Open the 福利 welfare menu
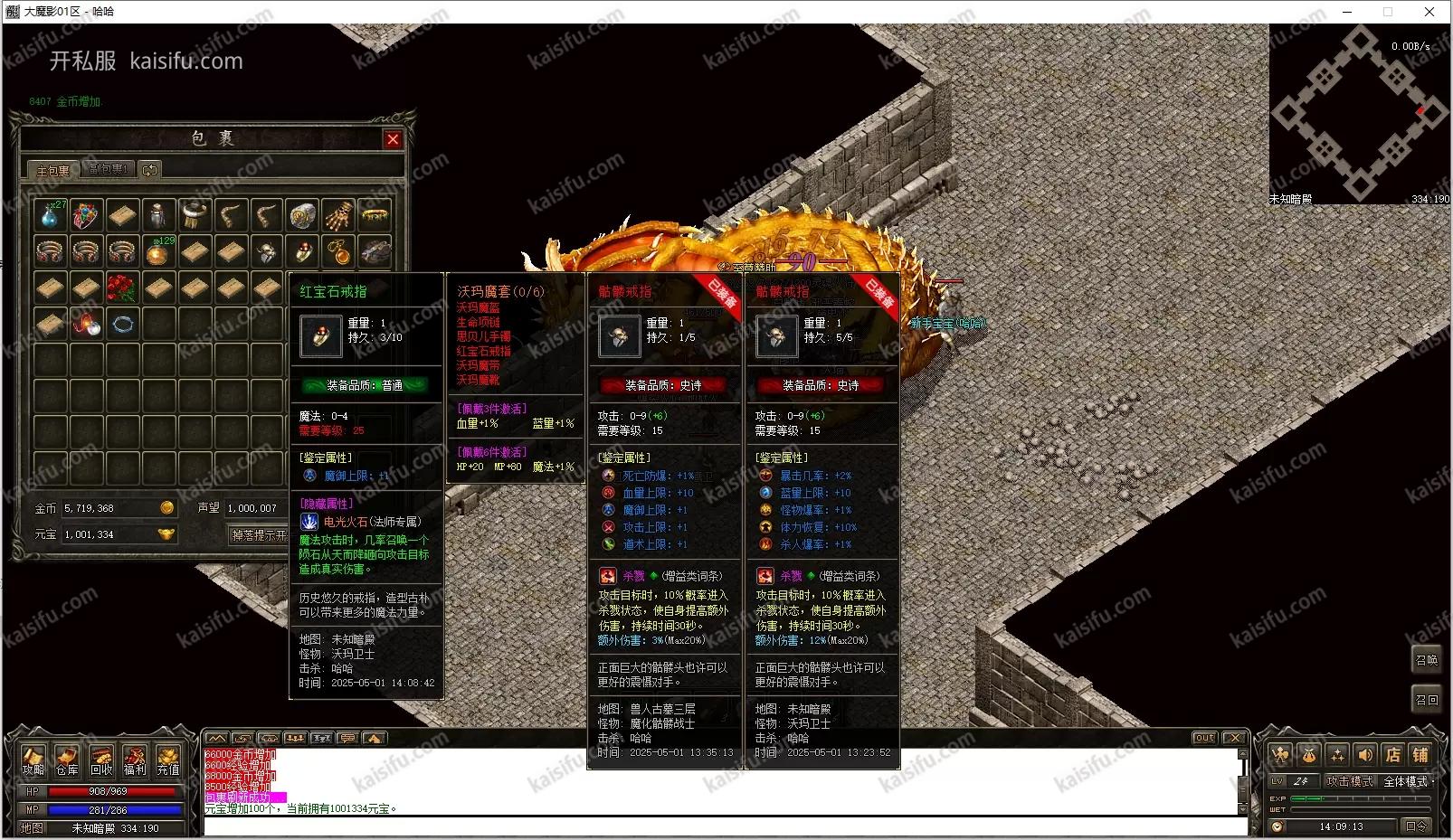 coord(135,760)
